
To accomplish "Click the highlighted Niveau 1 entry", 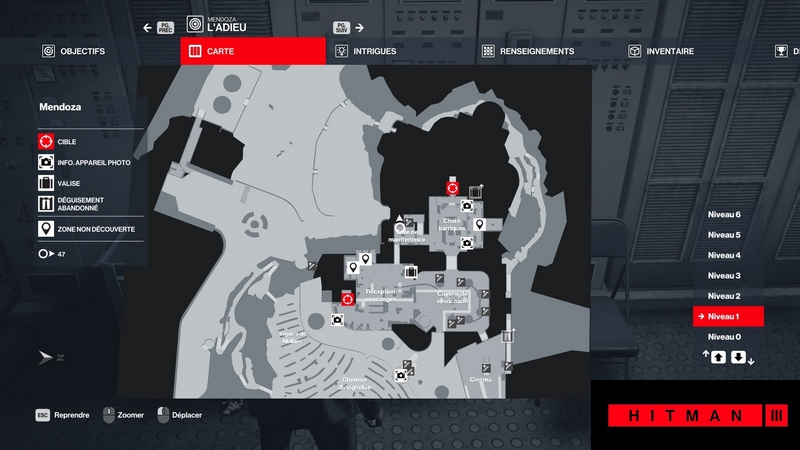I will [x=728, y=316].
